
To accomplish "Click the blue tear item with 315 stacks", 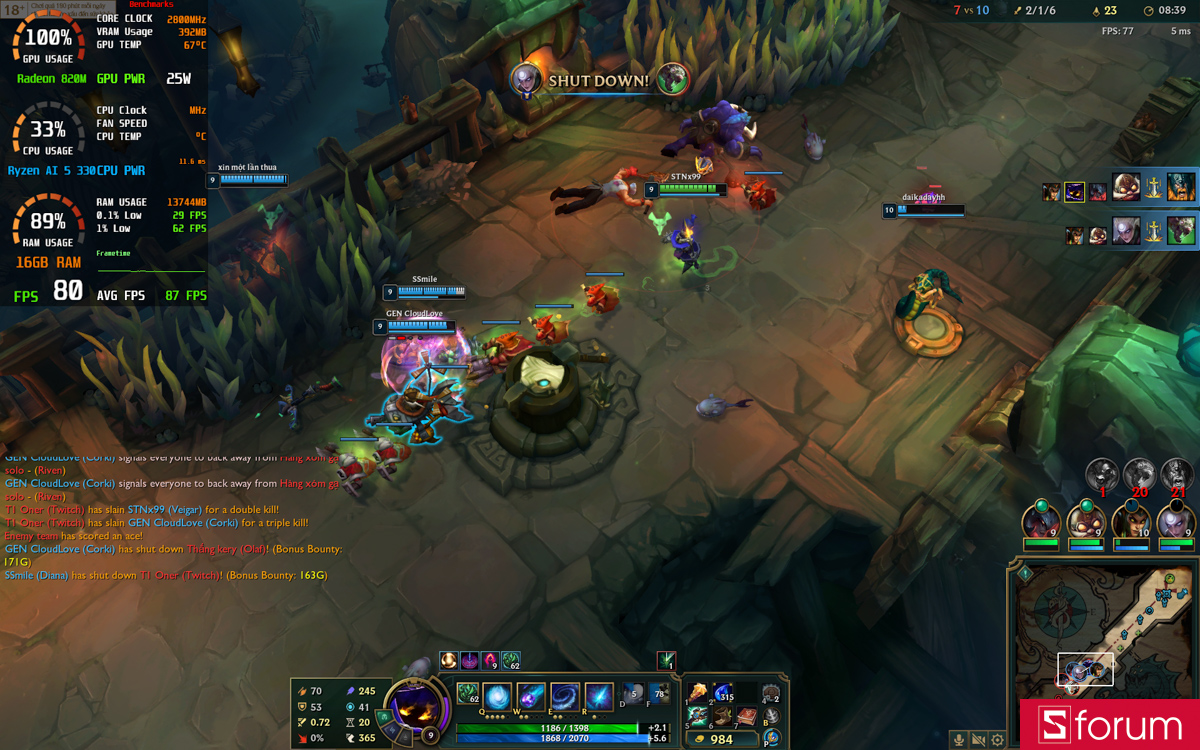I will [x=722, y=693].
